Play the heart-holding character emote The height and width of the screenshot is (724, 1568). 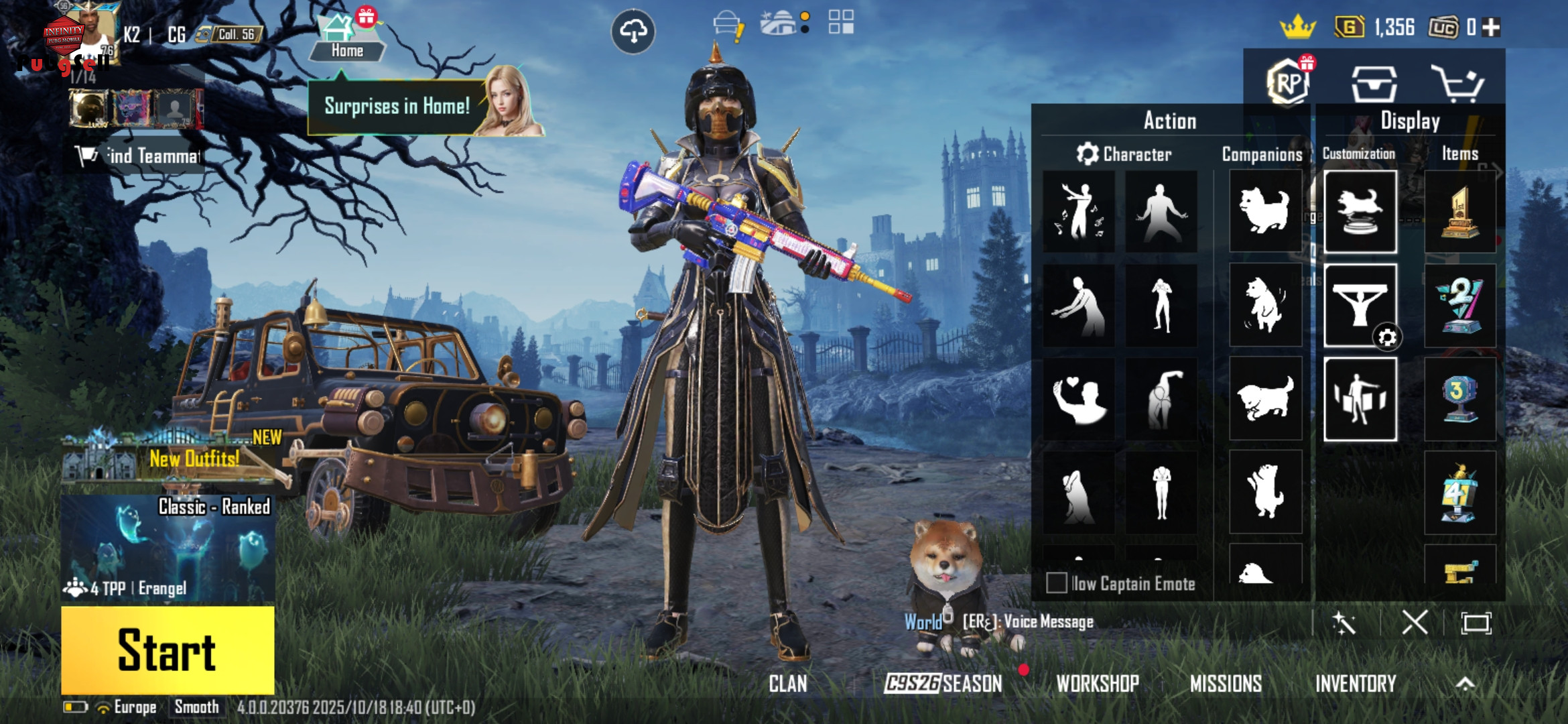click(x=1079, y=400)
